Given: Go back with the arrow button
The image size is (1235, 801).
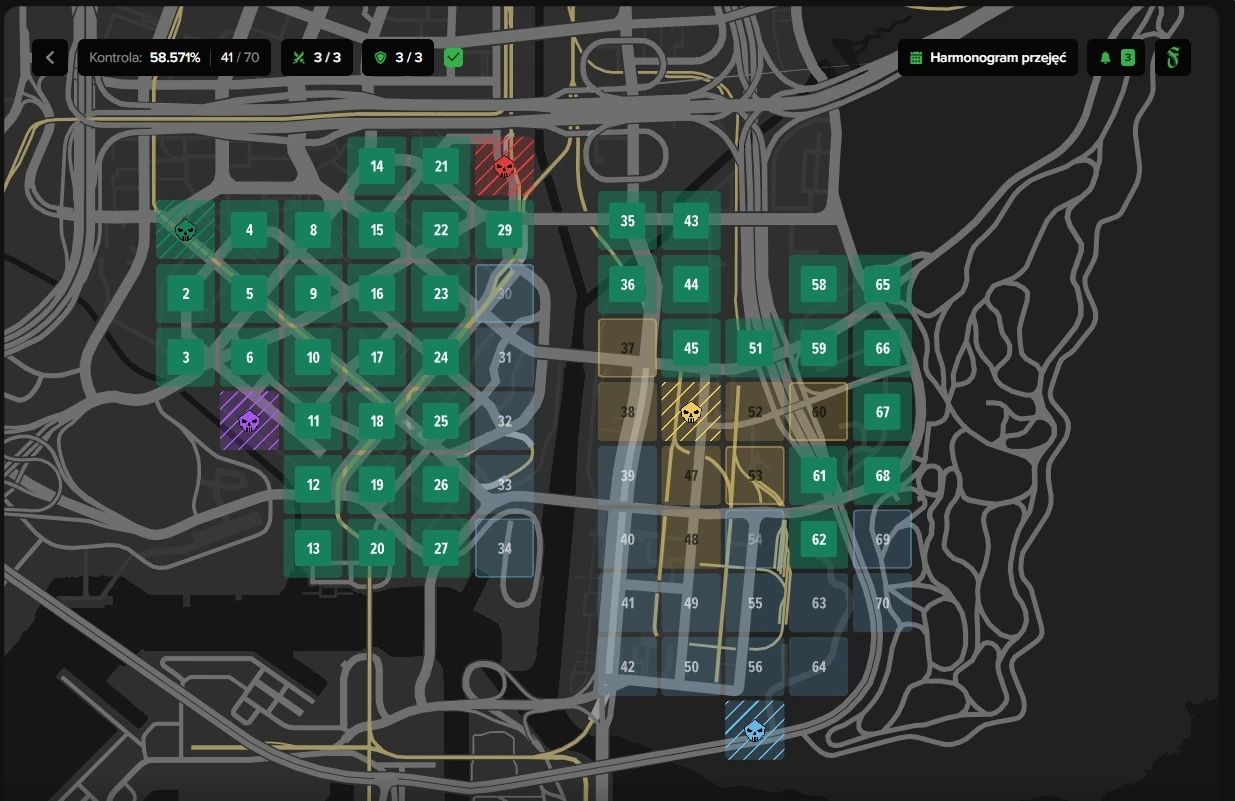Looking at the screenshot, I should click(x=50, y=57).
